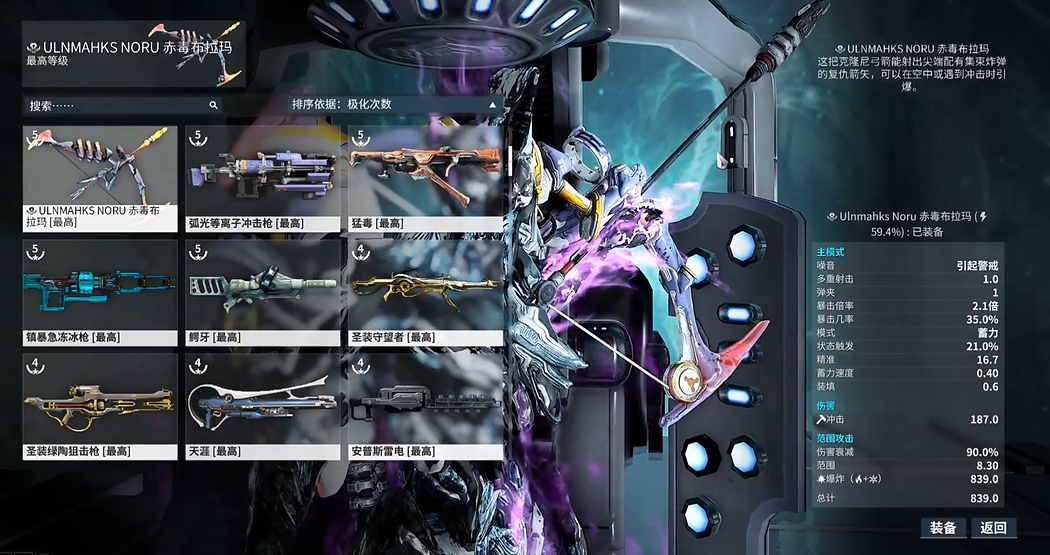Open the 排序依据 sort dropdown
This screenshot has height=555, width=1050.
point(393,104)
